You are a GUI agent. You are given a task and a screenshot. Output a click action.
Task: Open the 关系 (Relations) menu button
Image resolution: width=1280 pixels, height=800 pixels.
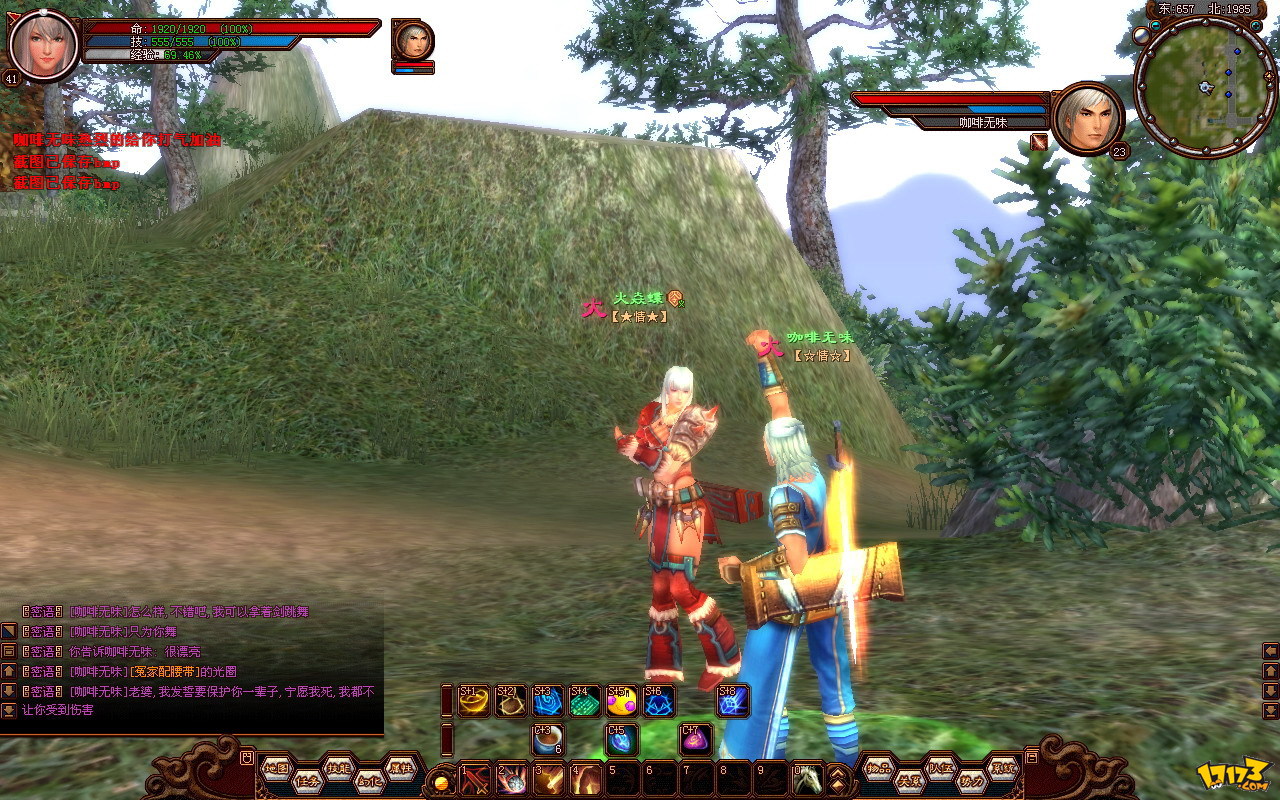point(909,782)
